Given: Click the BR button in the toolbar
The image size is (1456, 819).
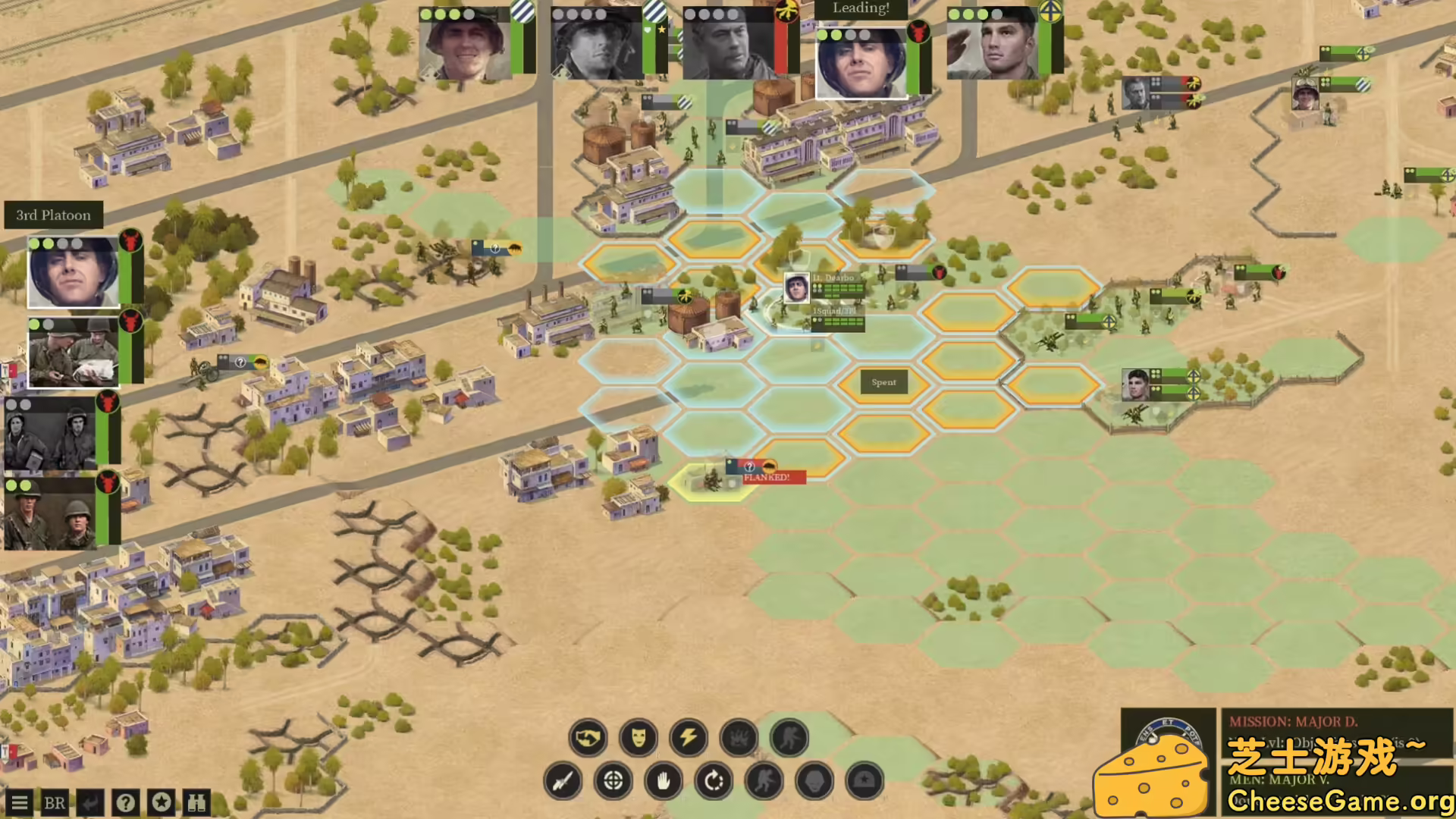Looking at the screenshot, I should coord(54,803).
